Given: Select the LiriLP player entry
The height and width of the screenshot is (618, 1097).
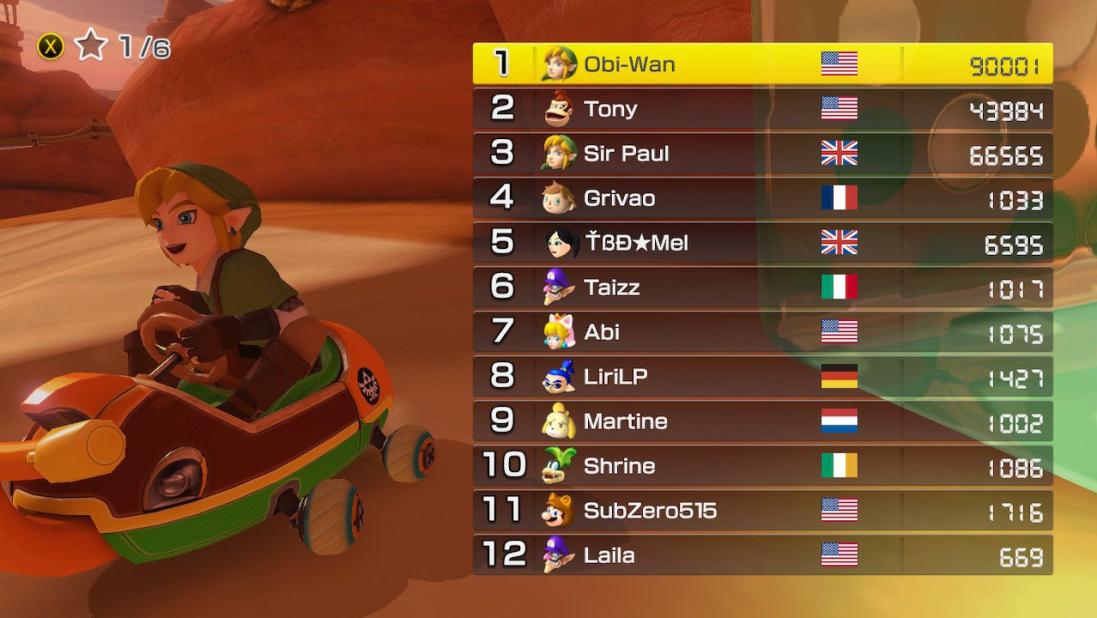Looking at the screenshot, I should (762, 377).
